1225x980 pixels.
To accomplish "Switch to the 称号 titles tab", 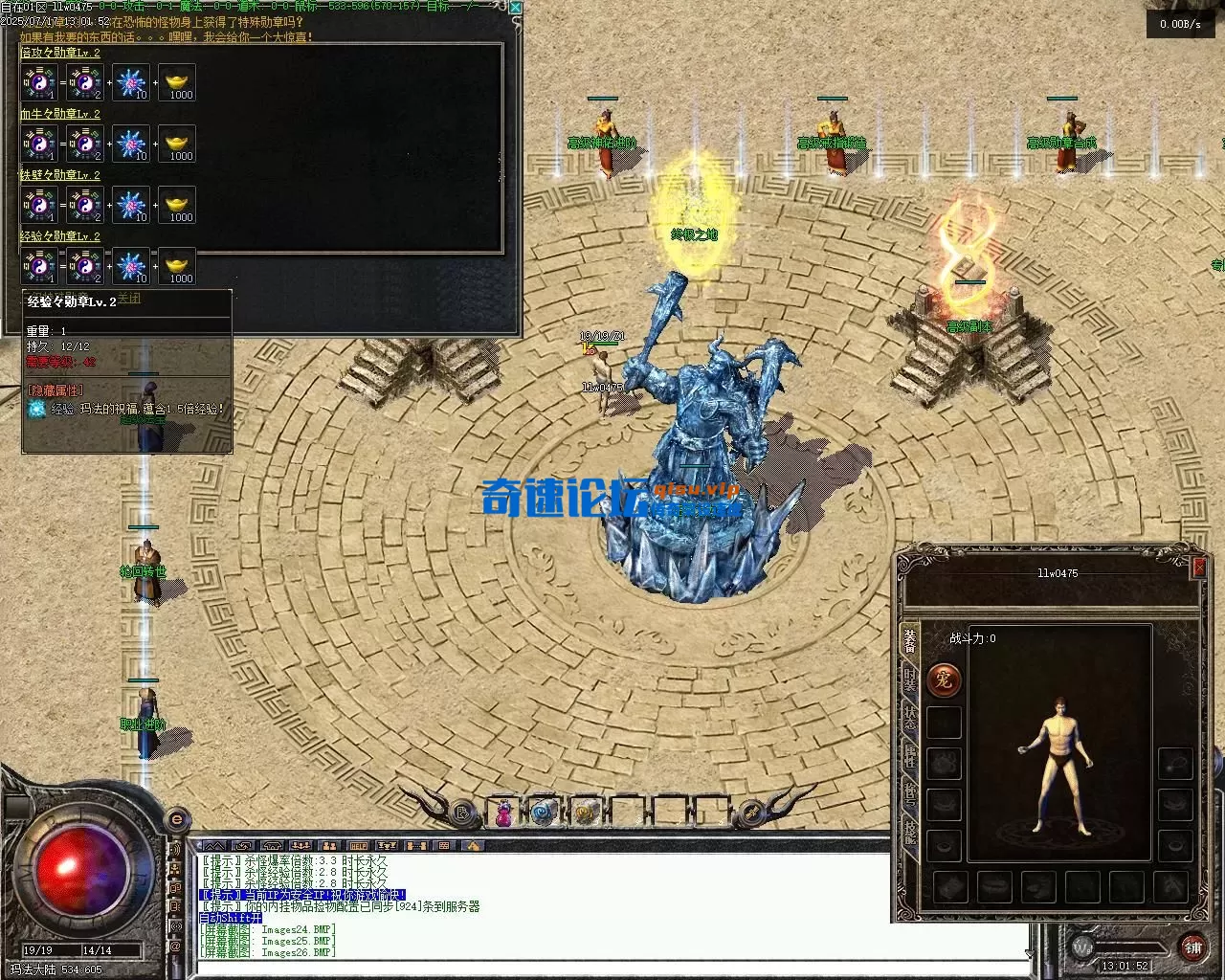I will coord(910,796).
